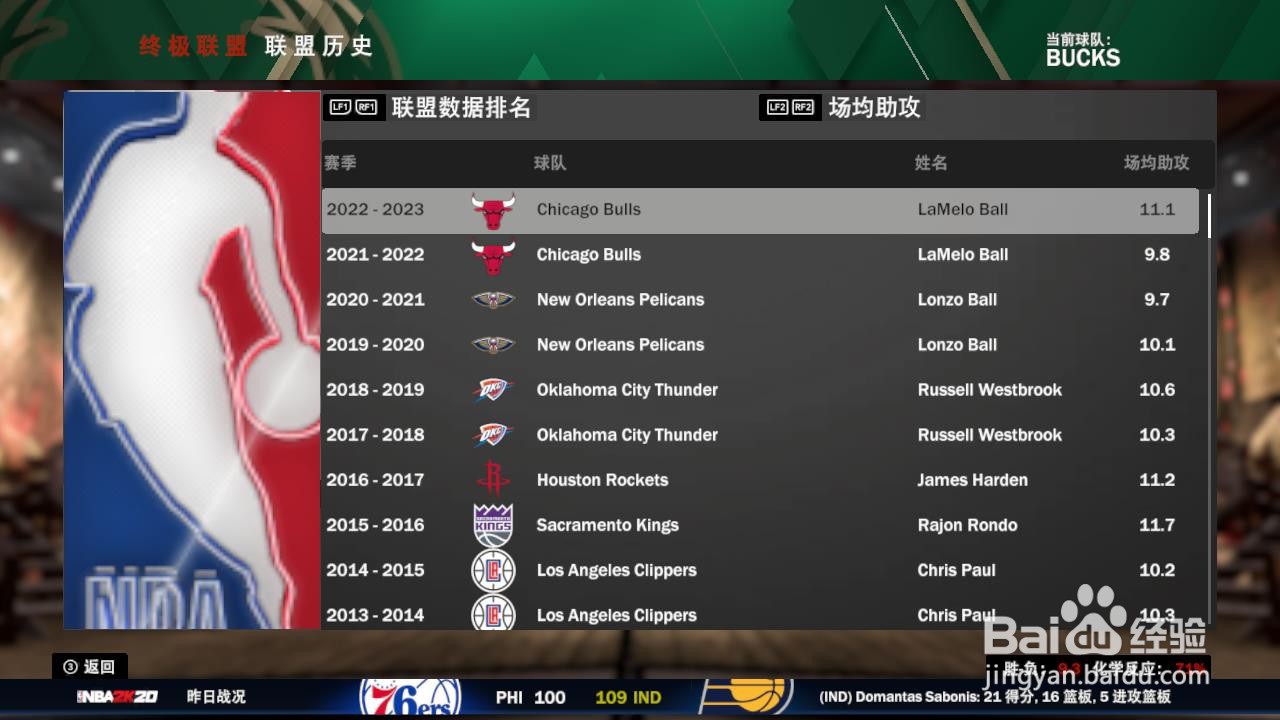Select the Pacers logo in the bottom ticker

[755, 697]
